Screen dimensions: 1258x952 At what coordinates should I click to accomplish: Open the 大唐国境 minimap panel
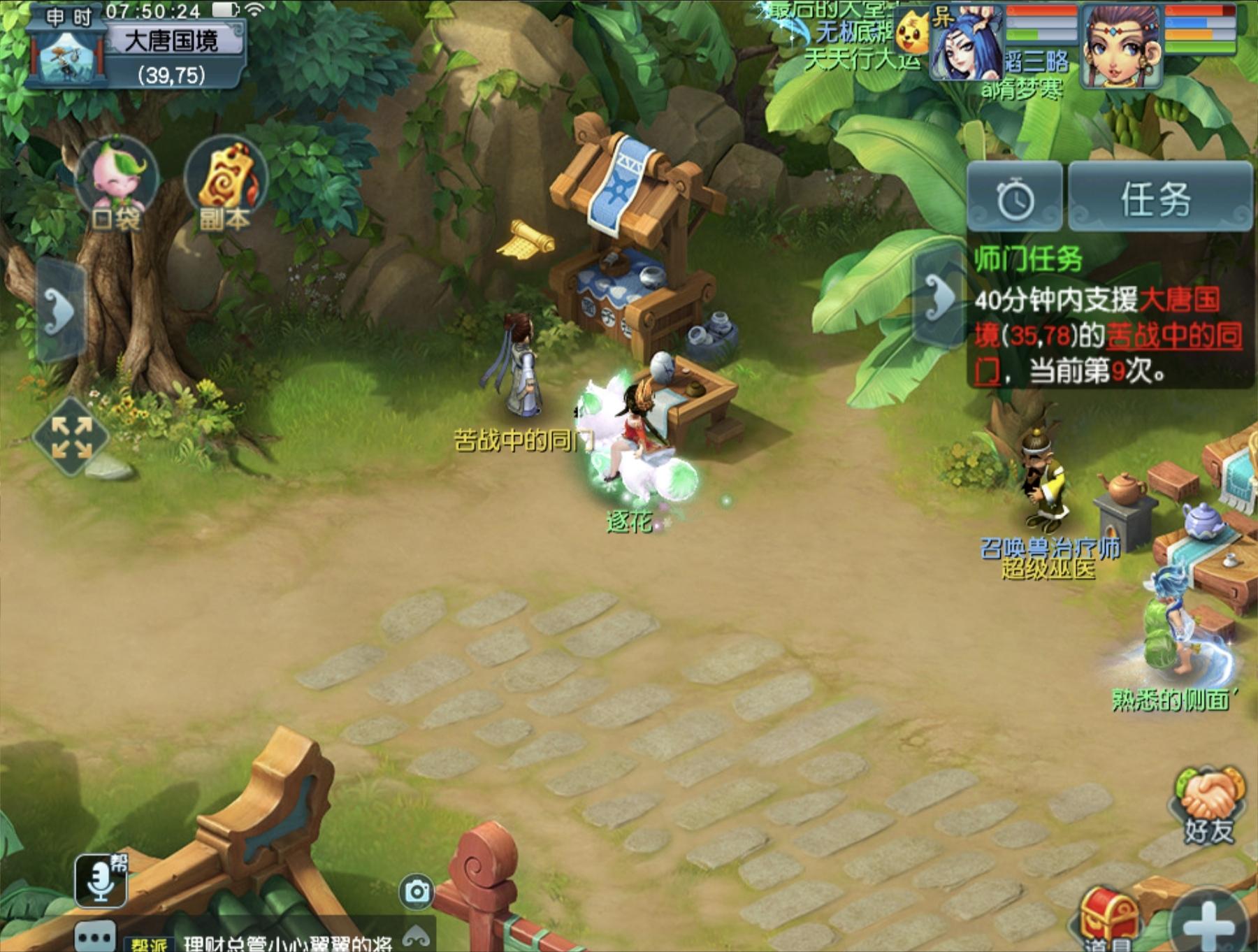136,52
